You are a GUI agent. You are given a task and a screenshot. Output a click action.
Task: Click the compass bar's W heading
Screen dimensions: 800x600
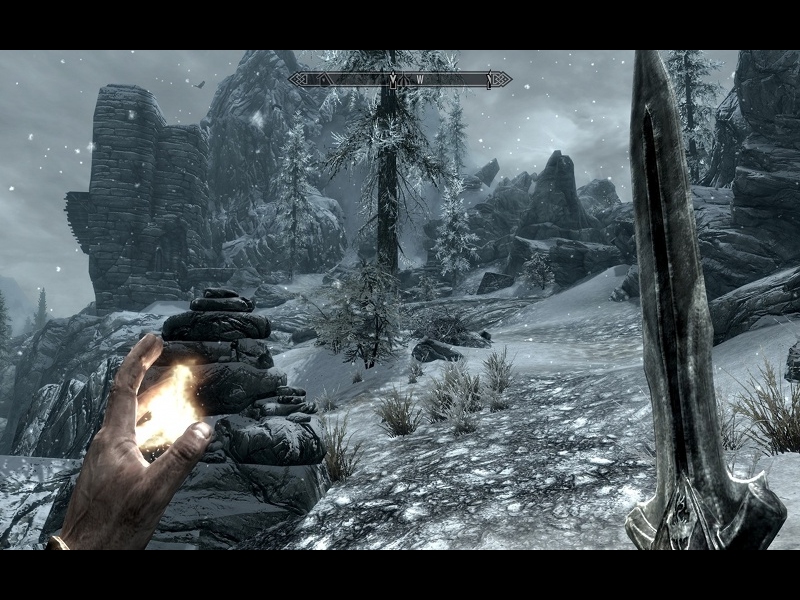[x=420, y=79]
